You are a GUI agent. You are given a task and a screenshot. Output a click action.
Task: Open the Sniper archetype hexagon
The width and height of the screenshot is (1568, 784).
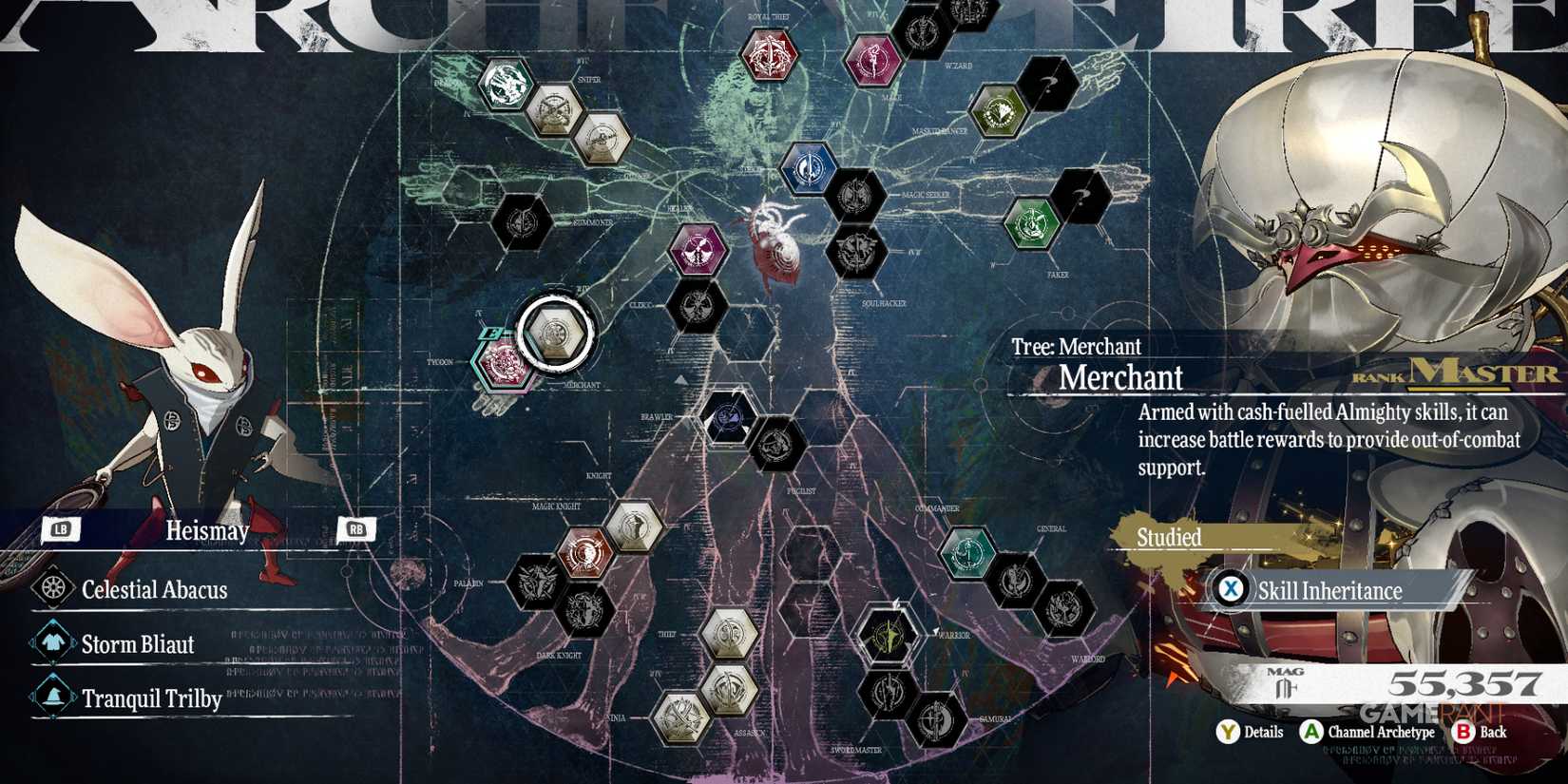tap(556, 109)
